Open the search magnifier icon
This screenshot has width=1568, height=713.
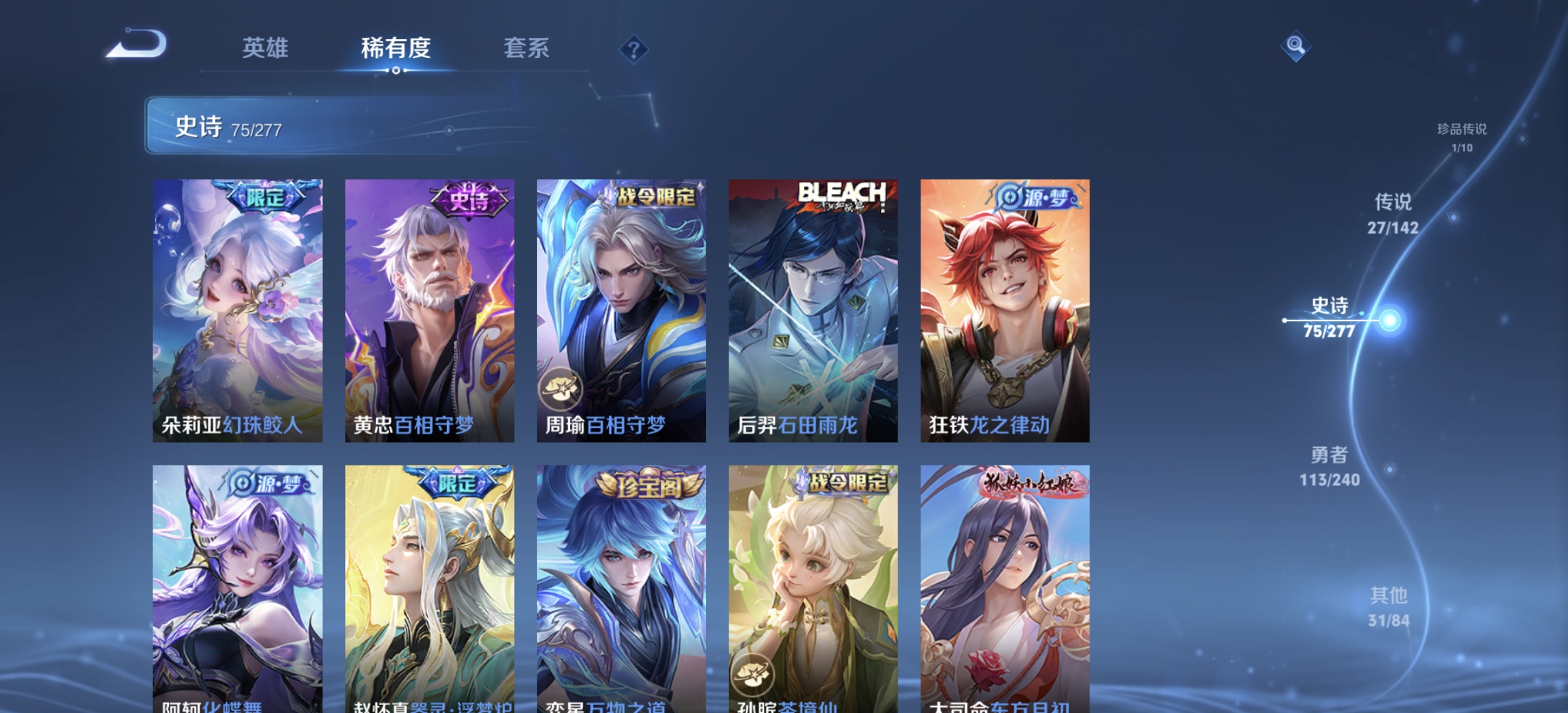click(x=1297, y=45)
